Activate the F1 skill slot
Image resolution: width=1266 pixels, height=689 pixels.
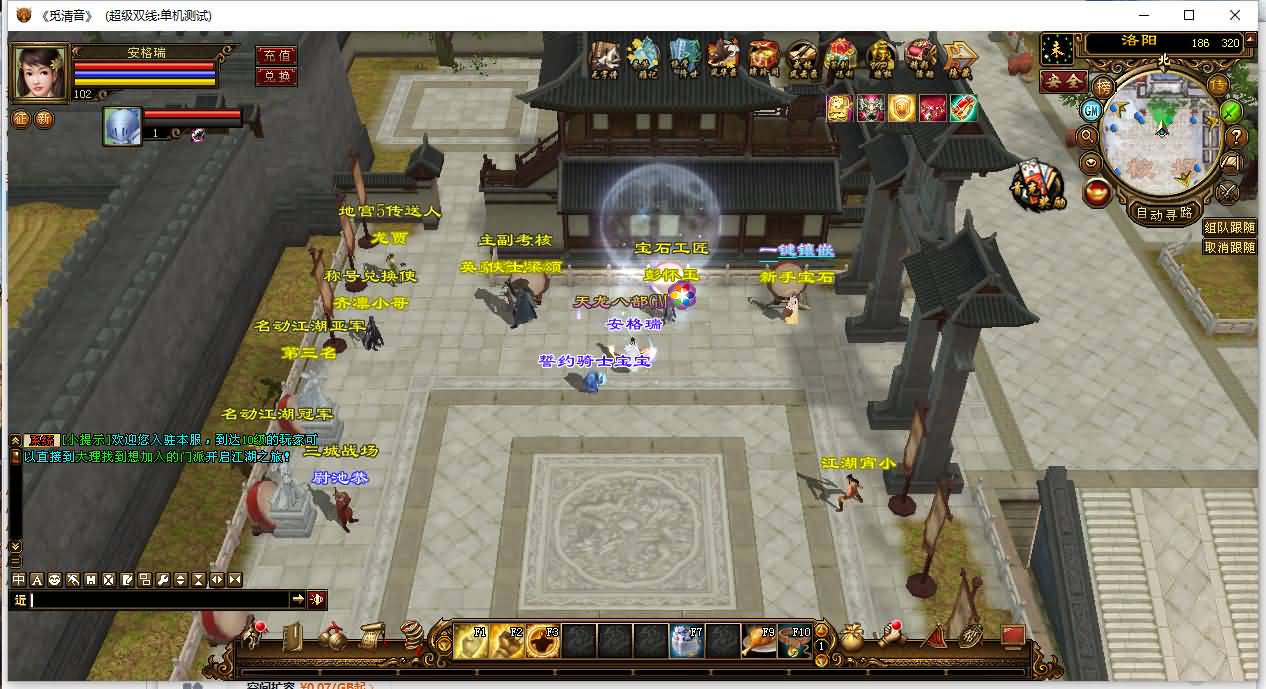coord(471,640)
